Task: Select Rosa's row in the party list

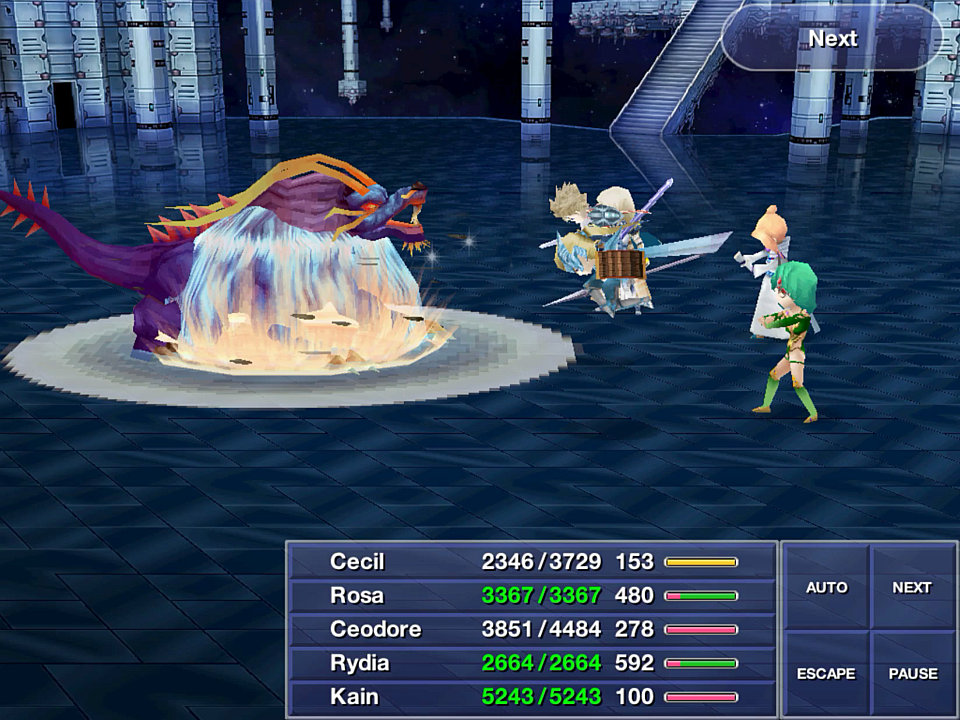Action: point(532,596)
